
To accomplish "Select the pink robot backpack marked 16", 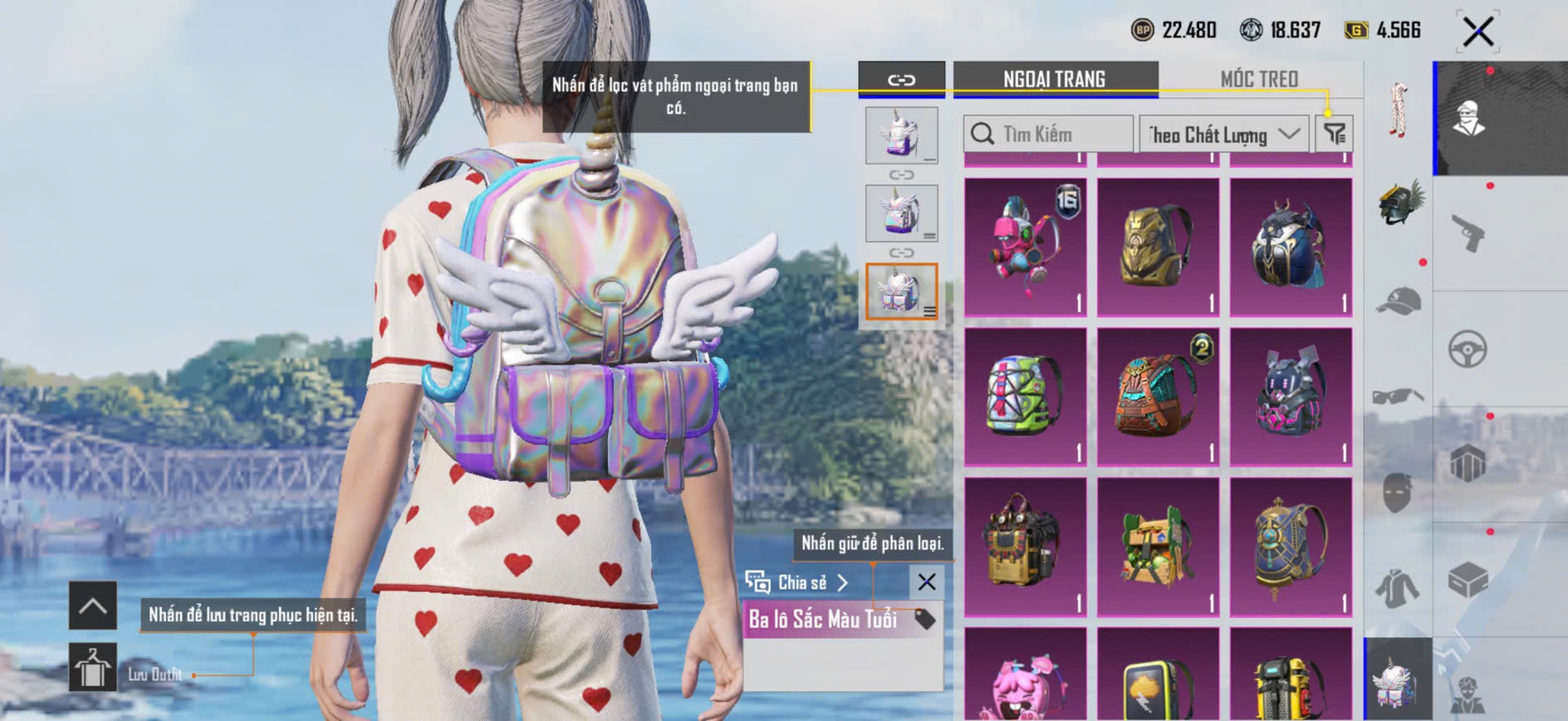I will [x=1025, y=247].
